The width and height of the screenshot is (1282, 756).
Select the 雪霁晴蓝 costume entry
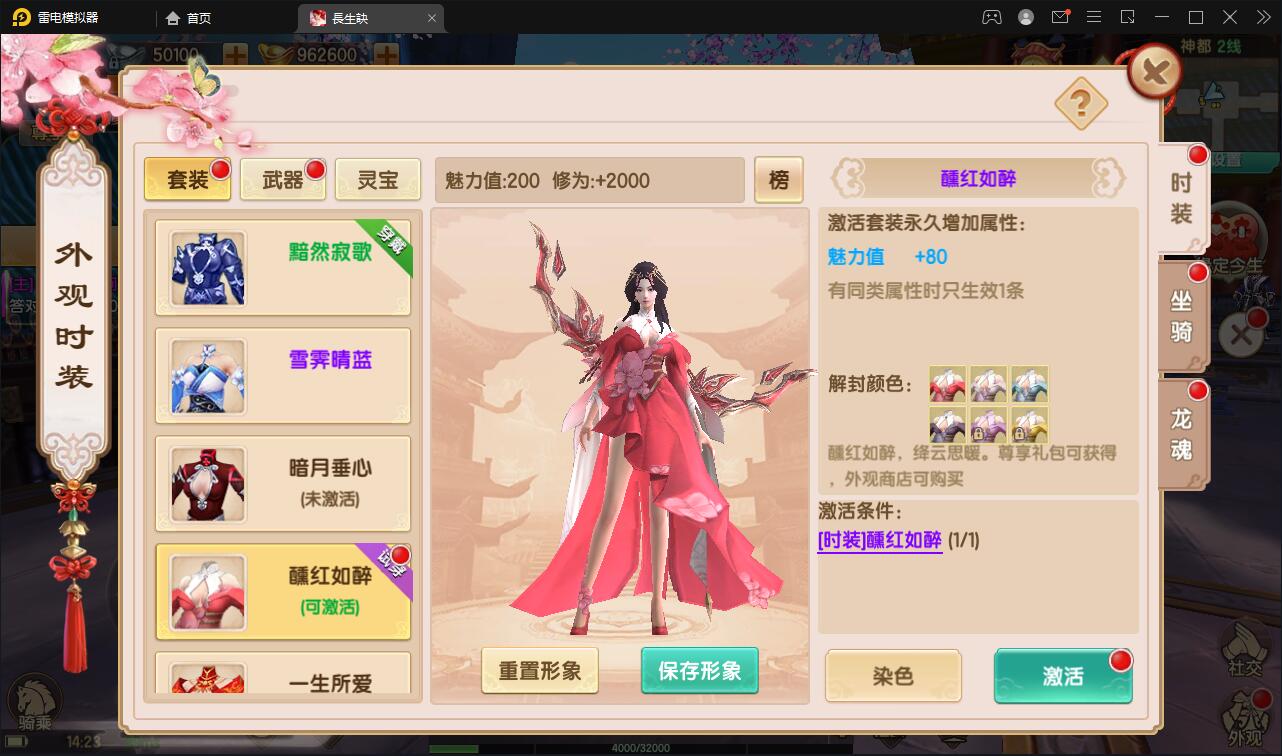[x=283, y=377]
